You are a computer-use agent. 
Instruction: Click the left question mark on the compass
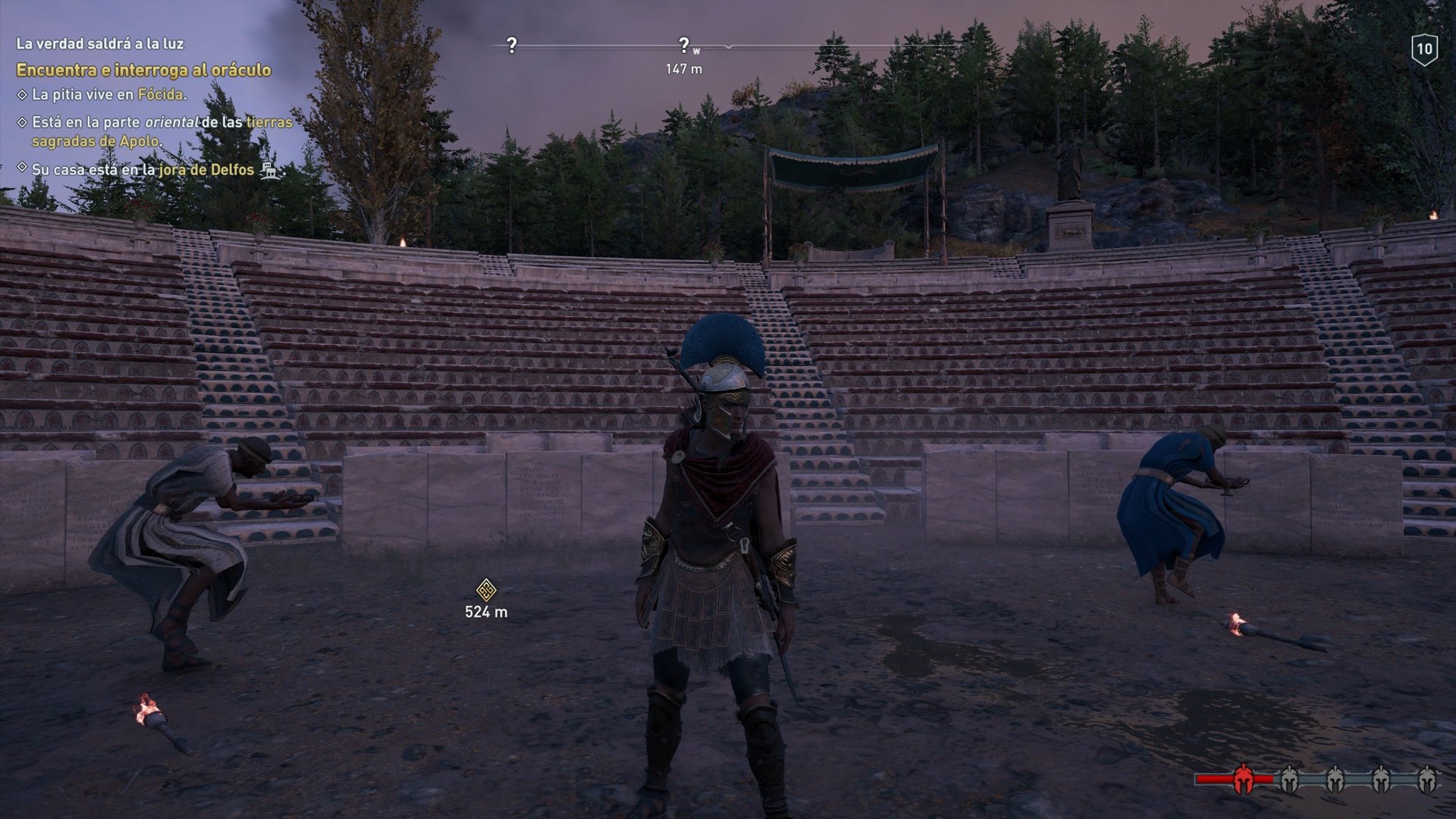click(510, 45)
